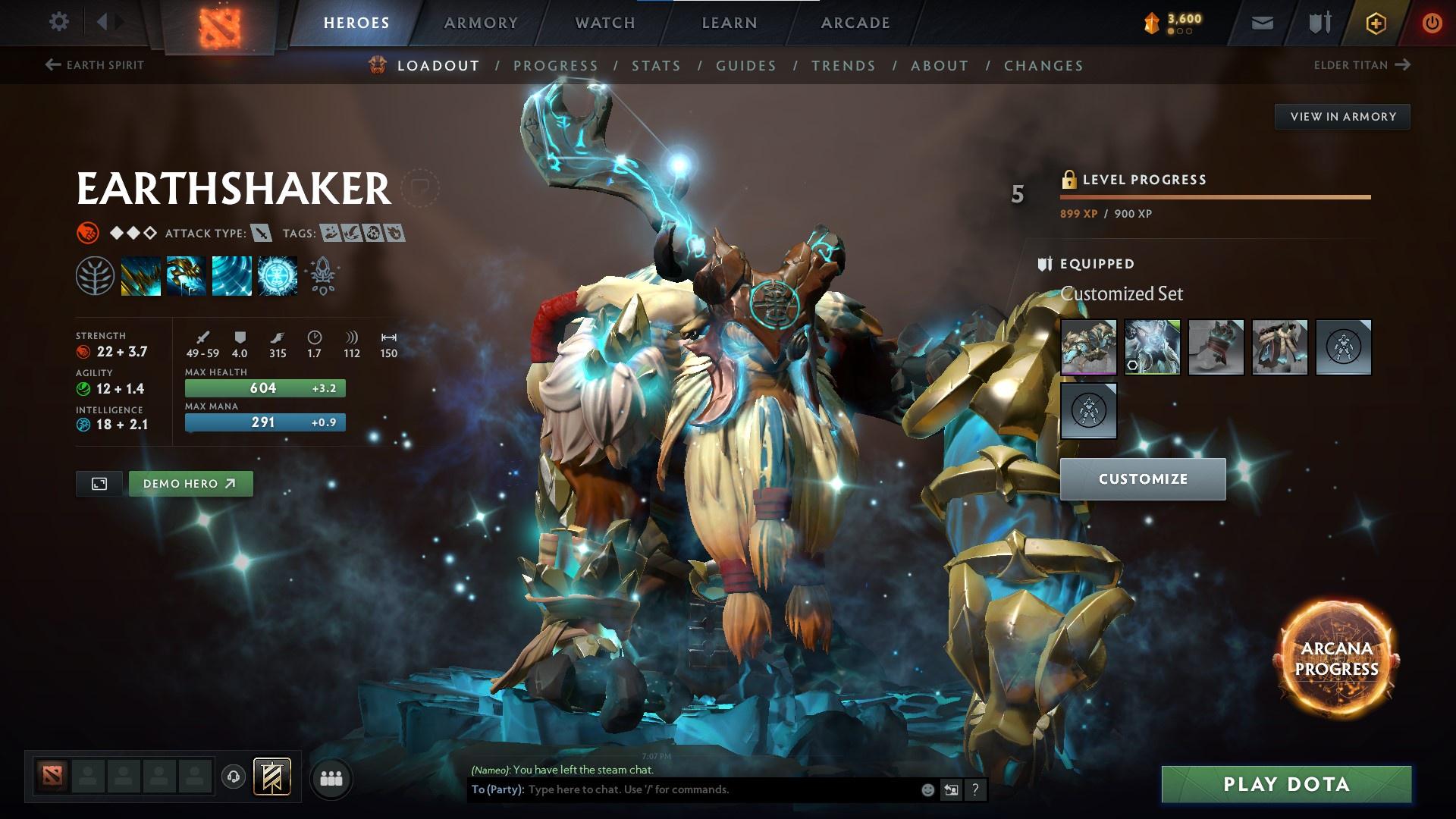Open the mail envelope icon

coord(1262,23)
